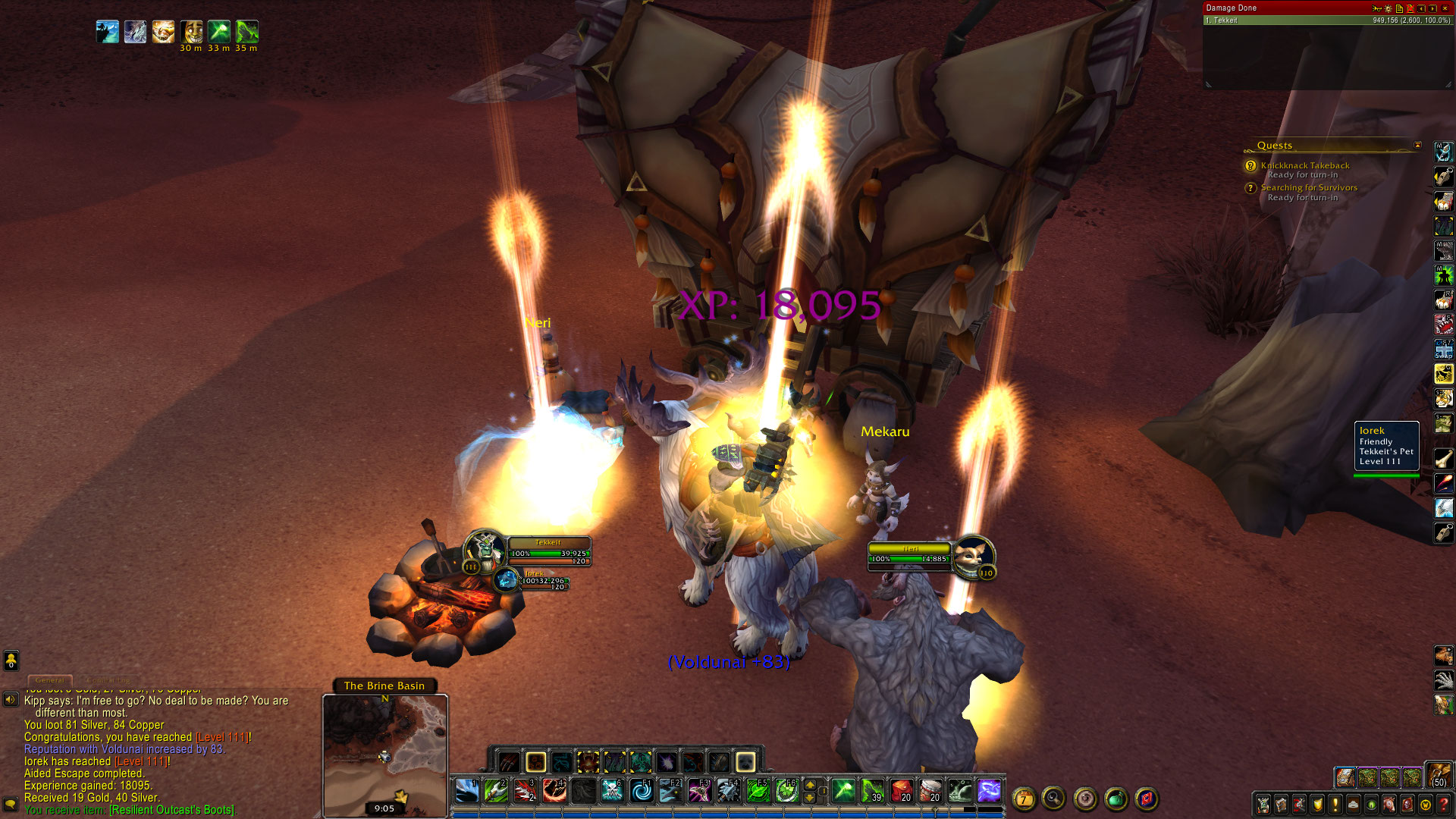
Task: Open Damage Done meter gear settings
Action: [1388, 8]
